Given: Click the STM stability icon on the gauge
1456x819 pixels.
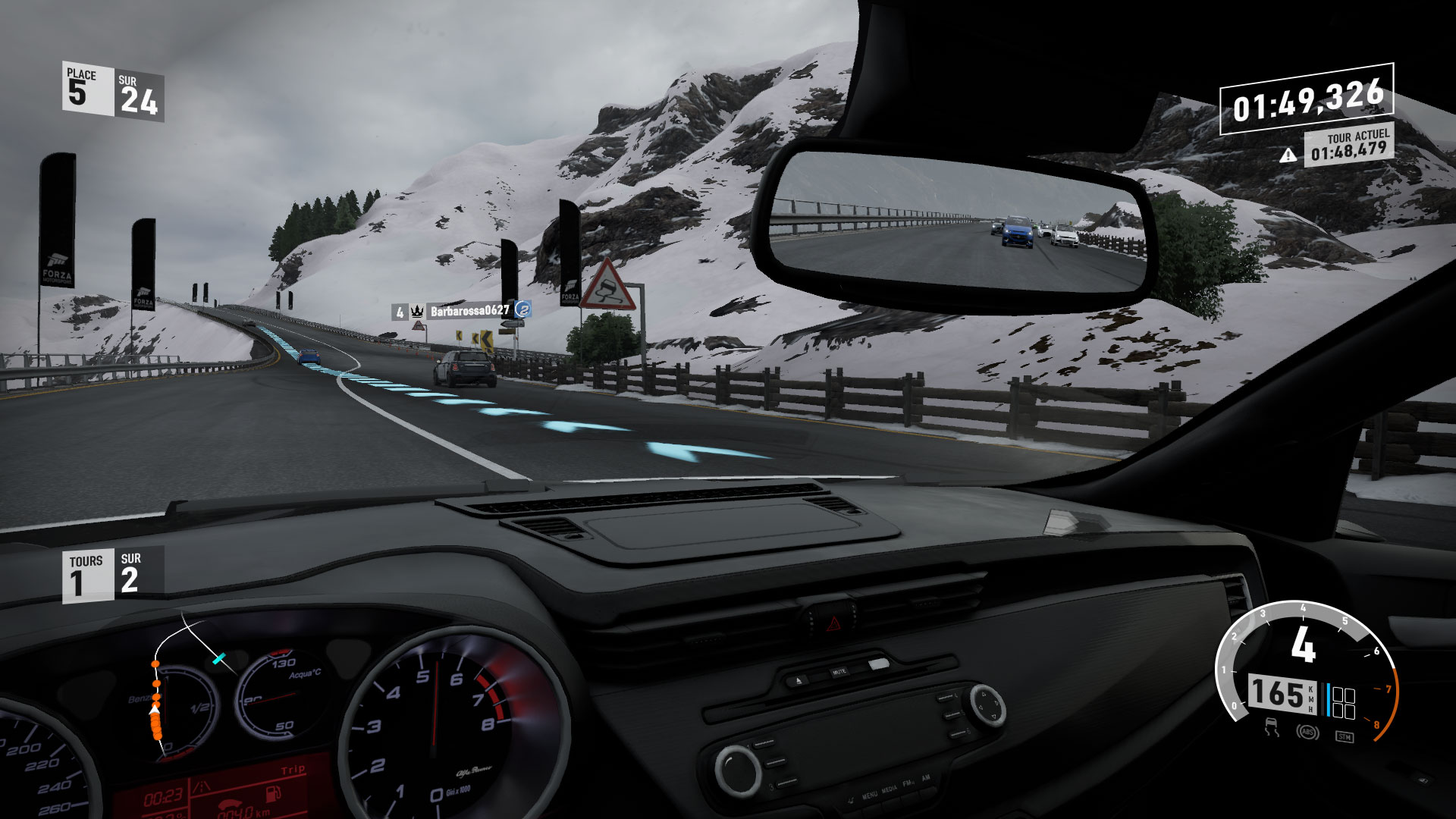Looking at the screenshot, I should 1345,736.
